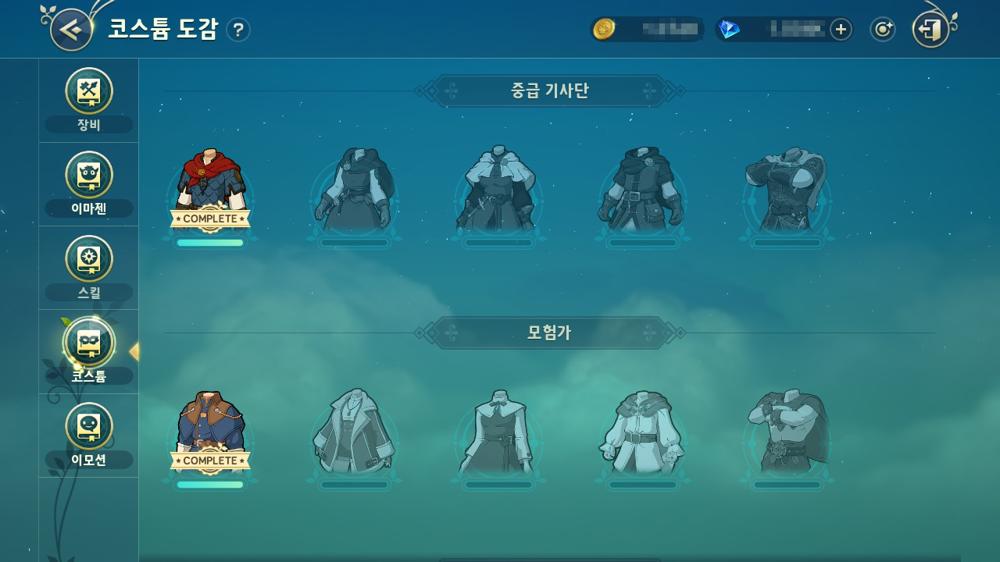
Task: Go back using the arrow button
Action: [70, 29]
